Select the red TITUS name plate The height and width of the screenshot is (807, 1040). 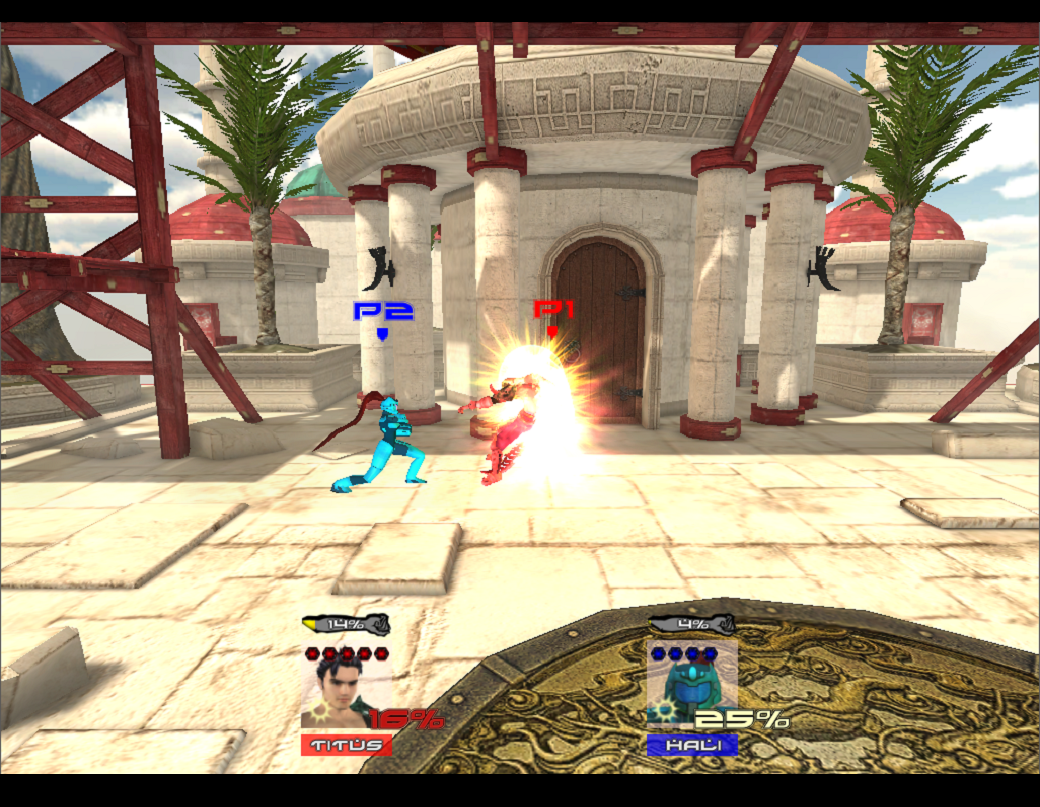[346, 745]
